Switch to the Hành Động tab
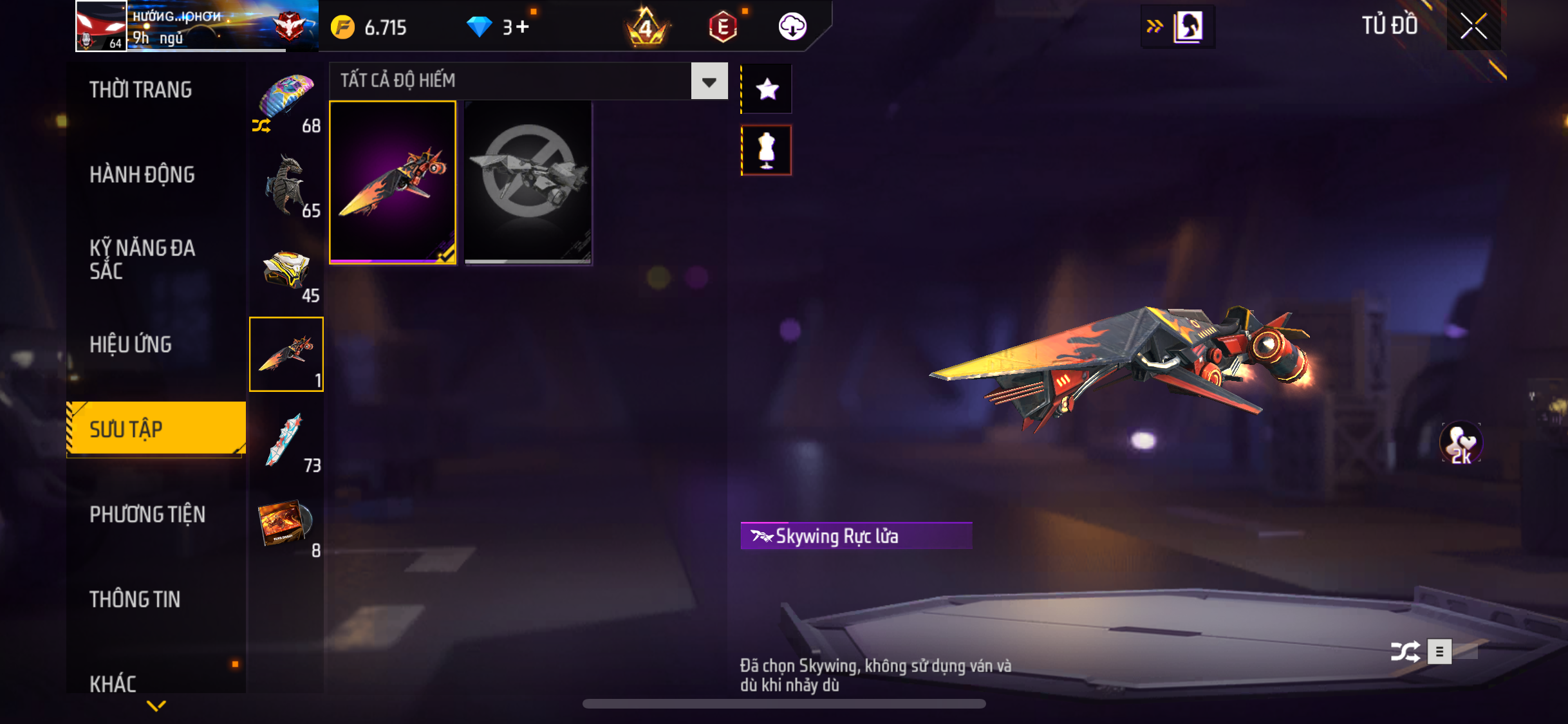 click(x=142, y=174)
